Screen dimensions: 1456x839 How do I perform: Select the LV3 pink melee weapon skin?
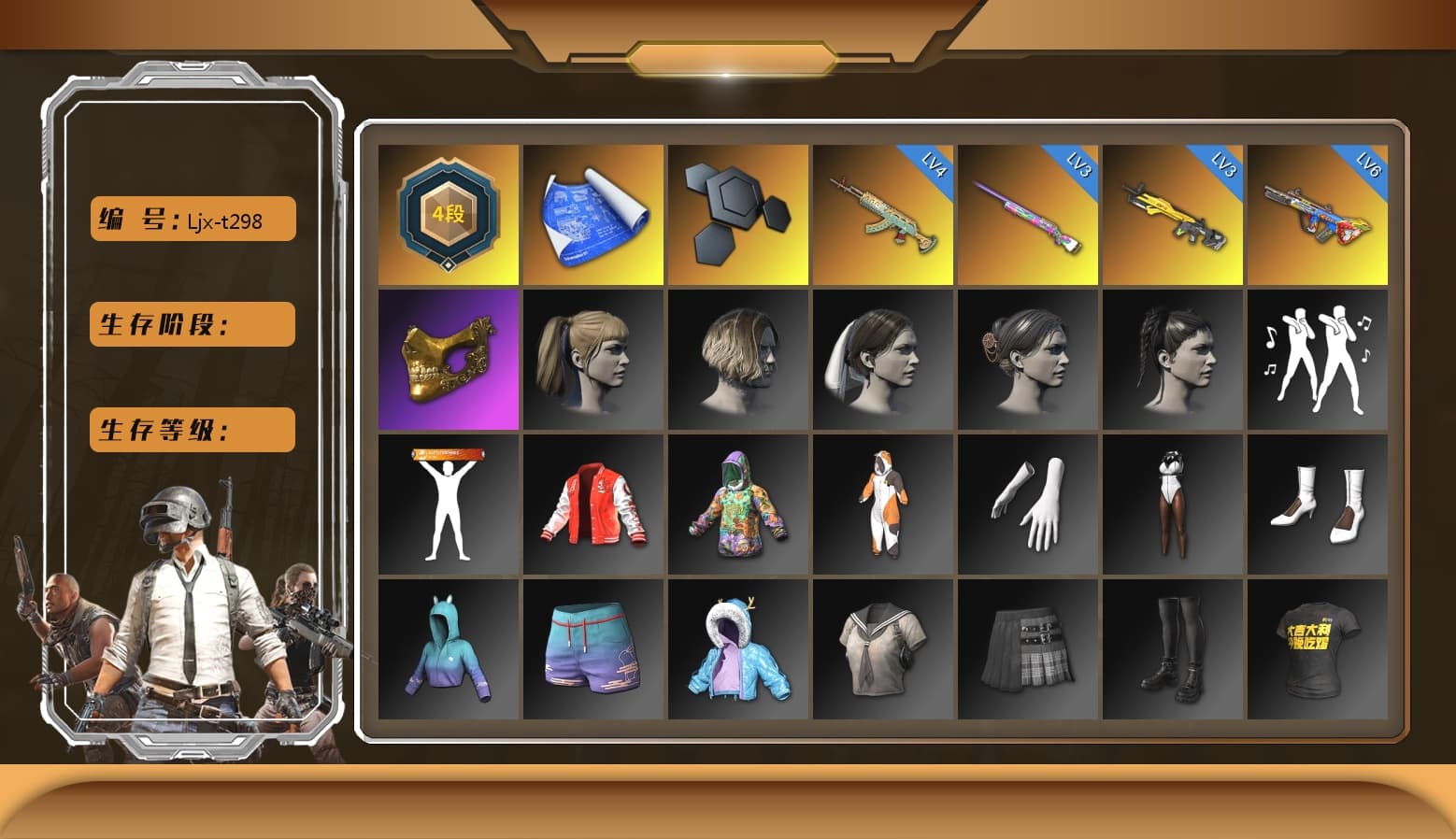coord(1028,213)
